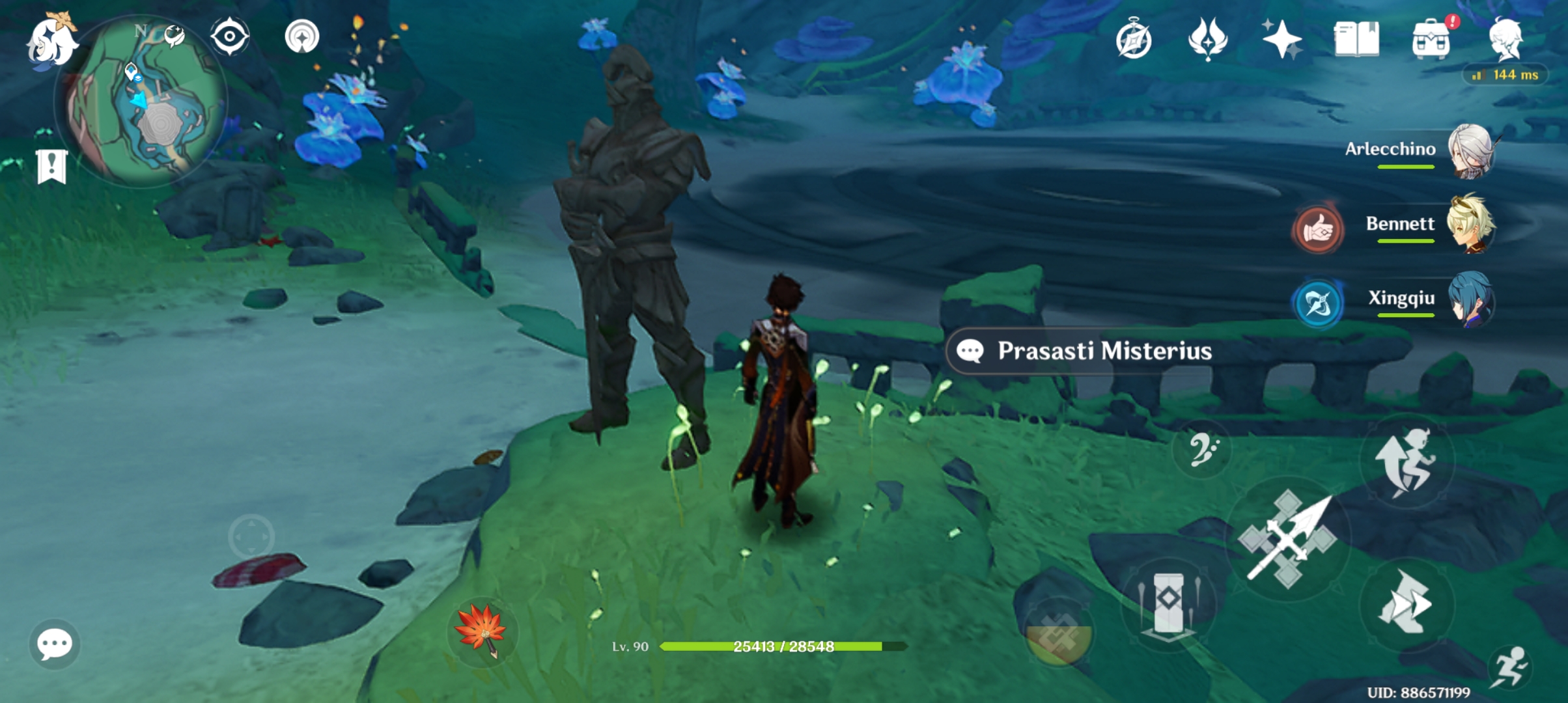1568x703 pixels.
Task: Open the time compass icon
Action: 1133,40
